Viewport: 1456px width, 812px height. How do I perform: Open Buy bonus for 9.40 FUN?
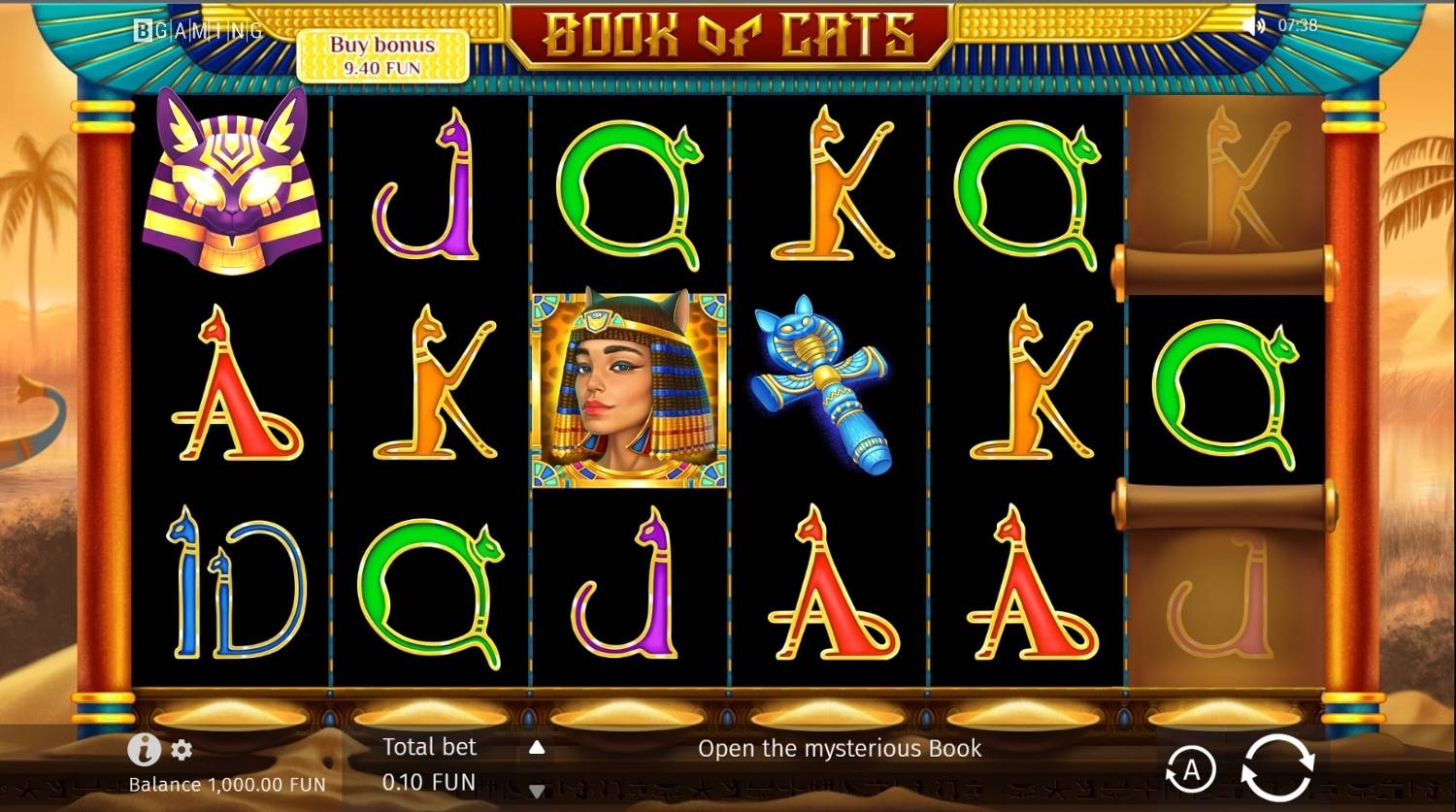(385, 56)
